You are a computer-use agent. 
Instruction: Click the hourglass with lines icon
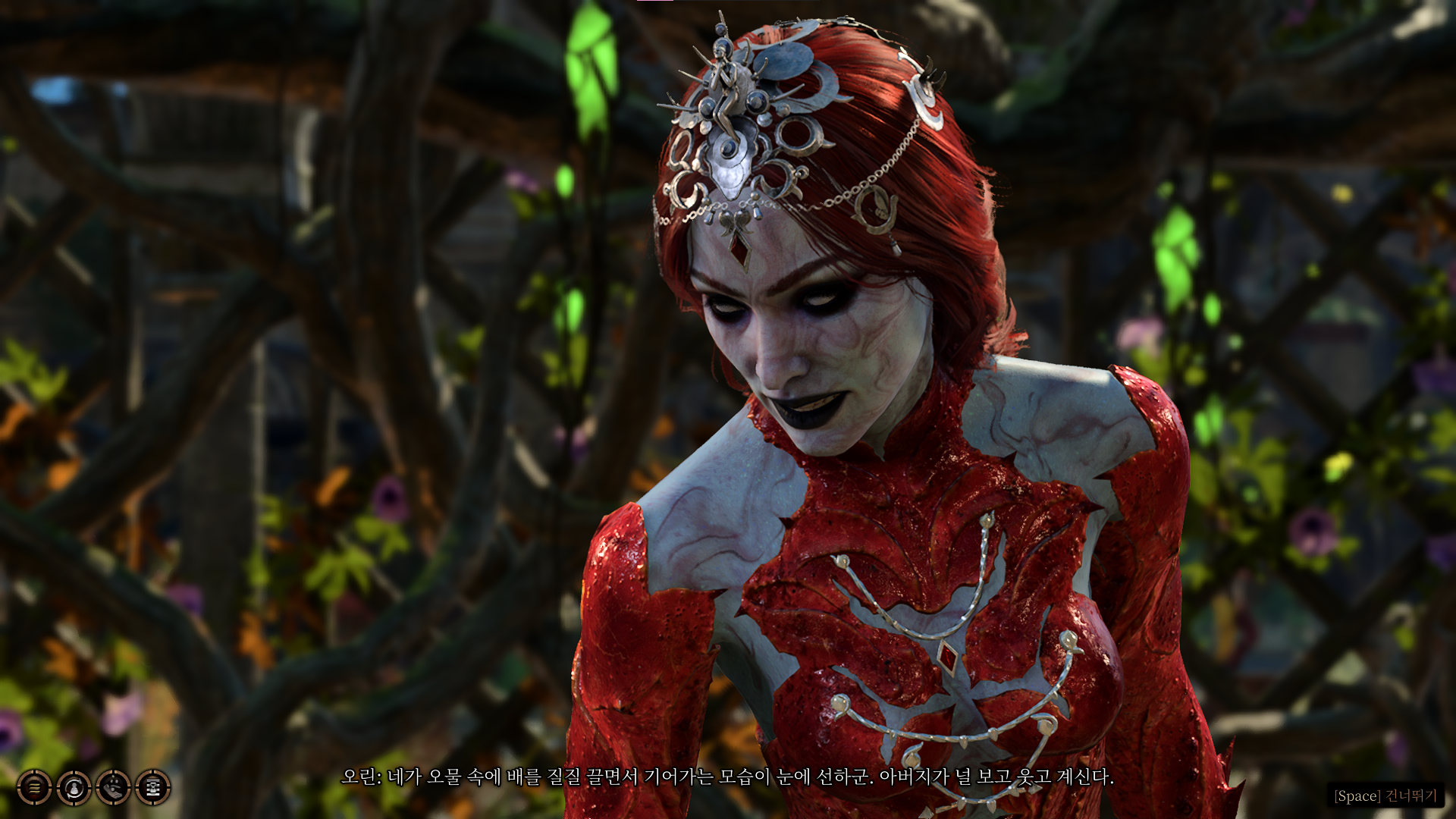[x=152, y=787]
